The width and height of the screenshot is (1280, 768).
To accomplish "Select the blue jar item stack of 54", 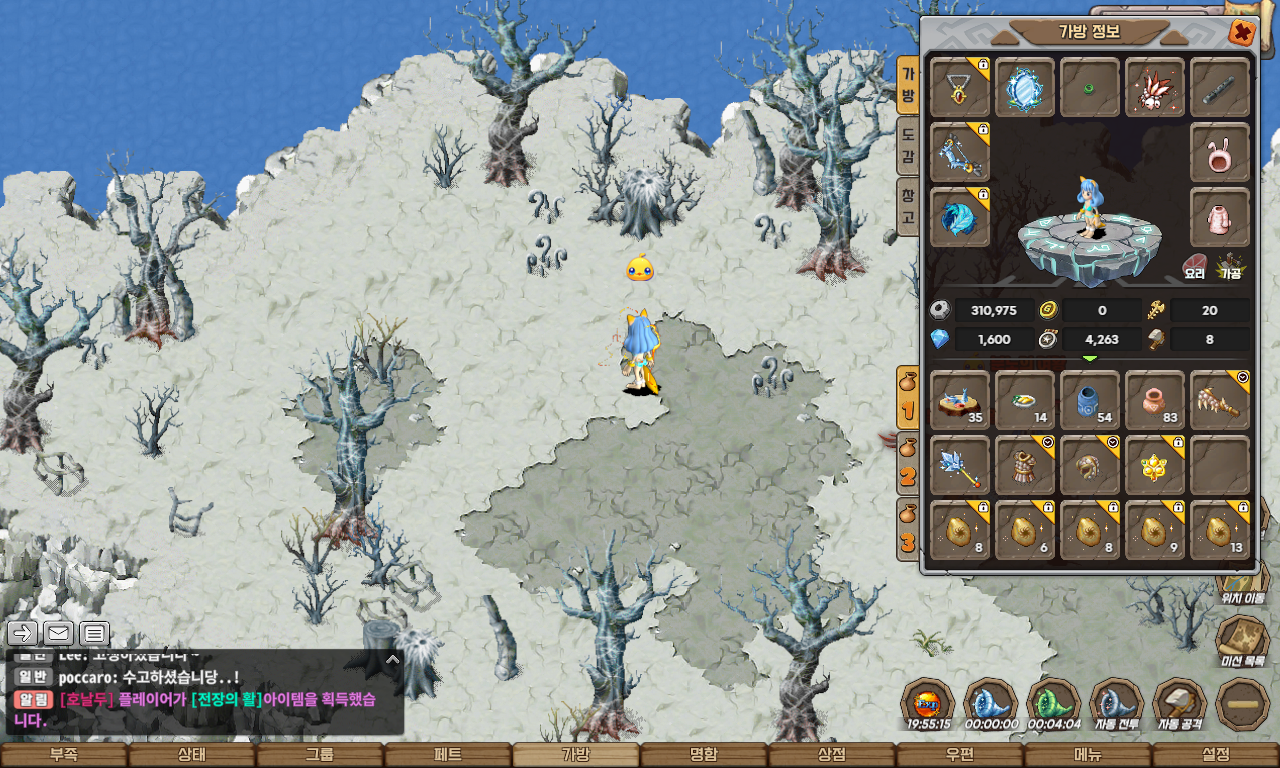I will (1090, 400).
